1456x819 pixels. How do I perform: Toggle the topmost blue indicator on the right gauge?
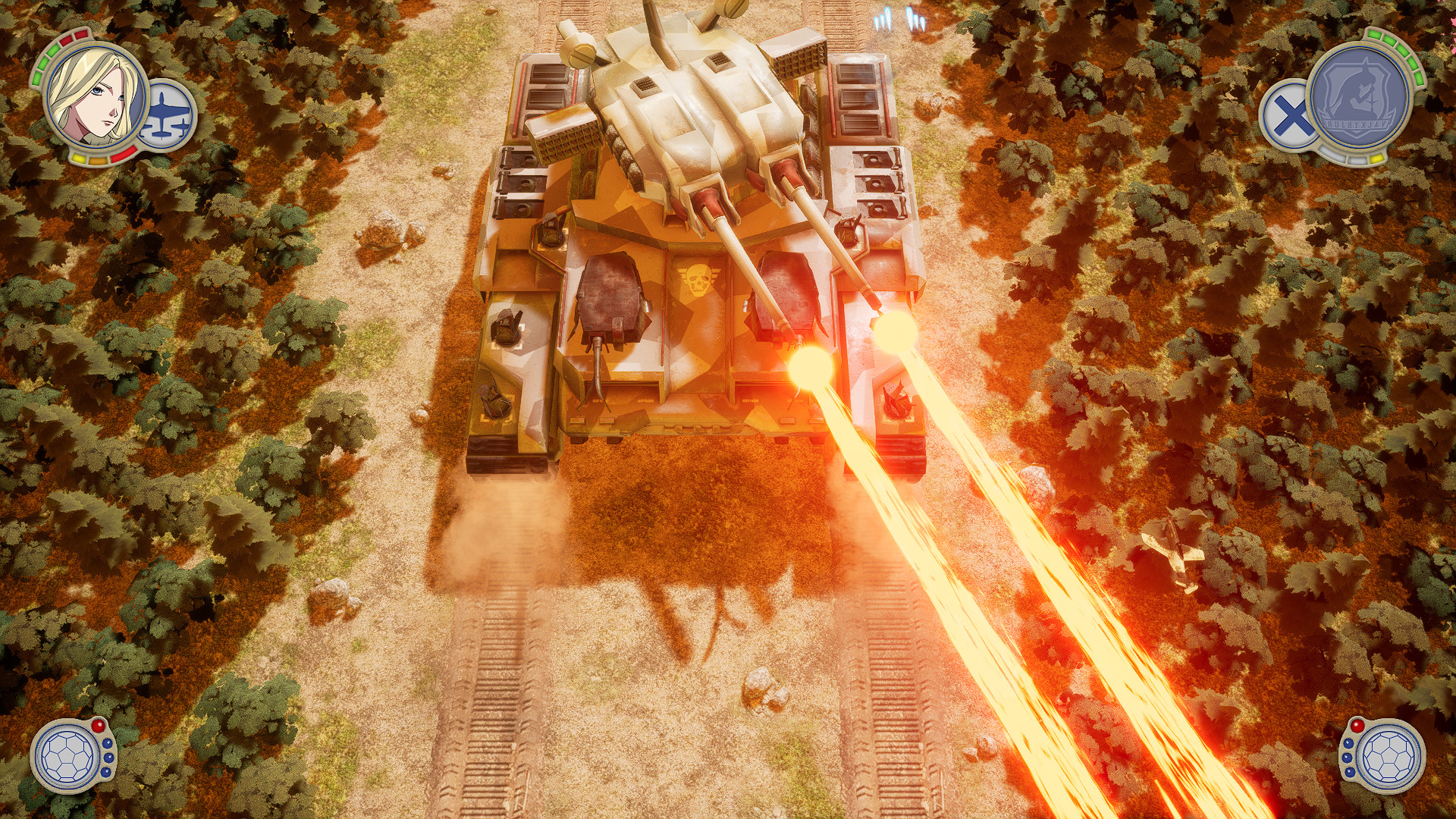pyautogui.click(x=1348, y=744)
